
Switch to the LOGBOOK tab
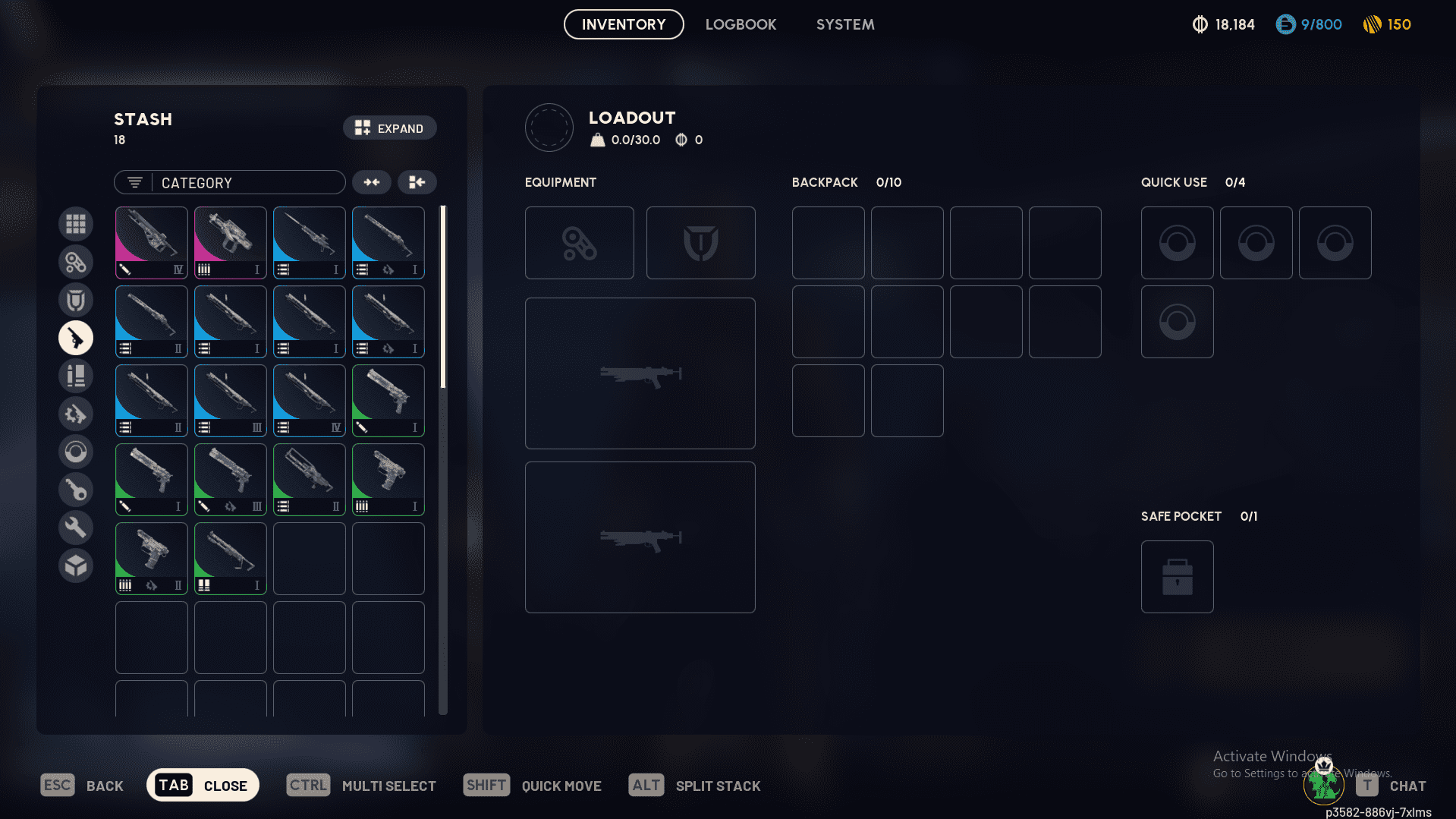(741, 24)
